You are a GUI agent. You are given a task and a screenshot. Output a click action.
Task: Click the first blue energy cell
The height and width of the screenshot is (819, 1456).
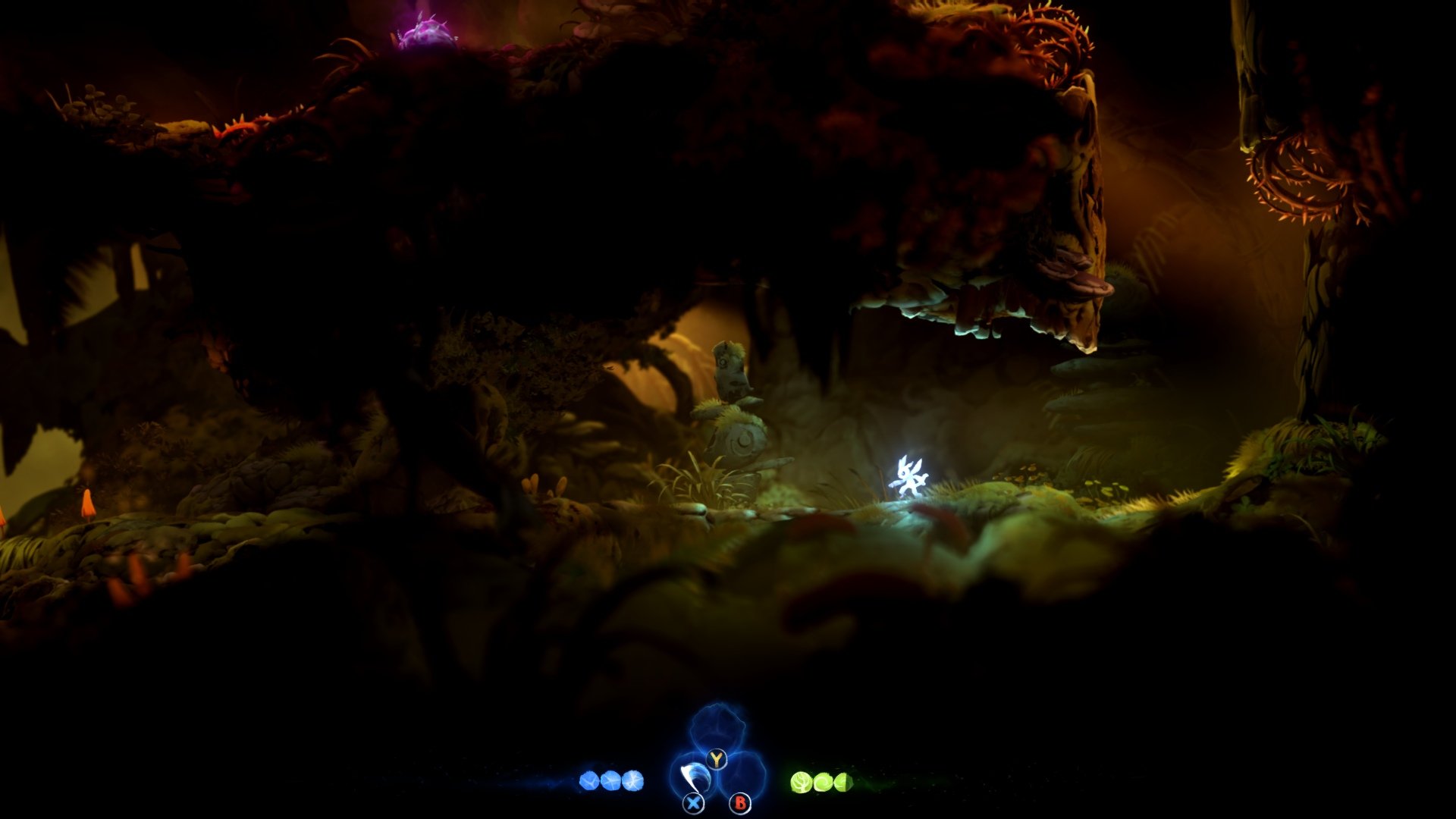(x=591, y=782)
